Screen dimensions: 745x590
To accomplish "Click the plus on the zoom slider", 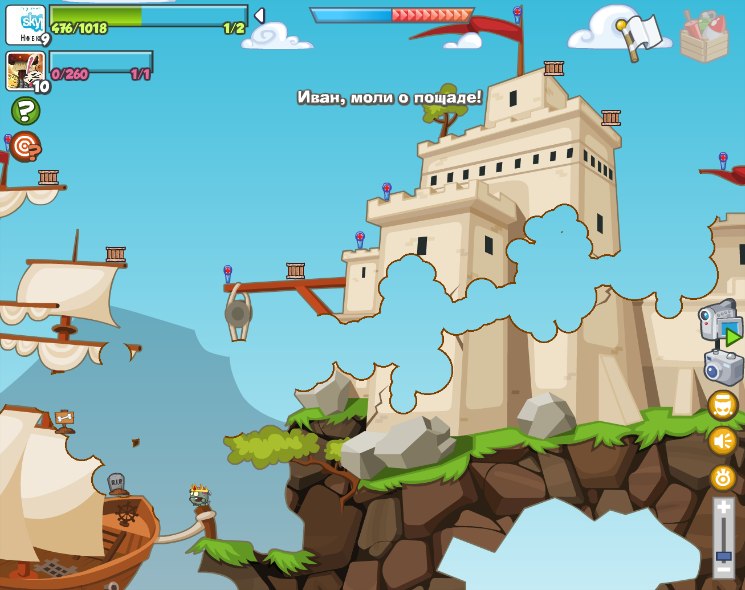I will click(723, 508).
